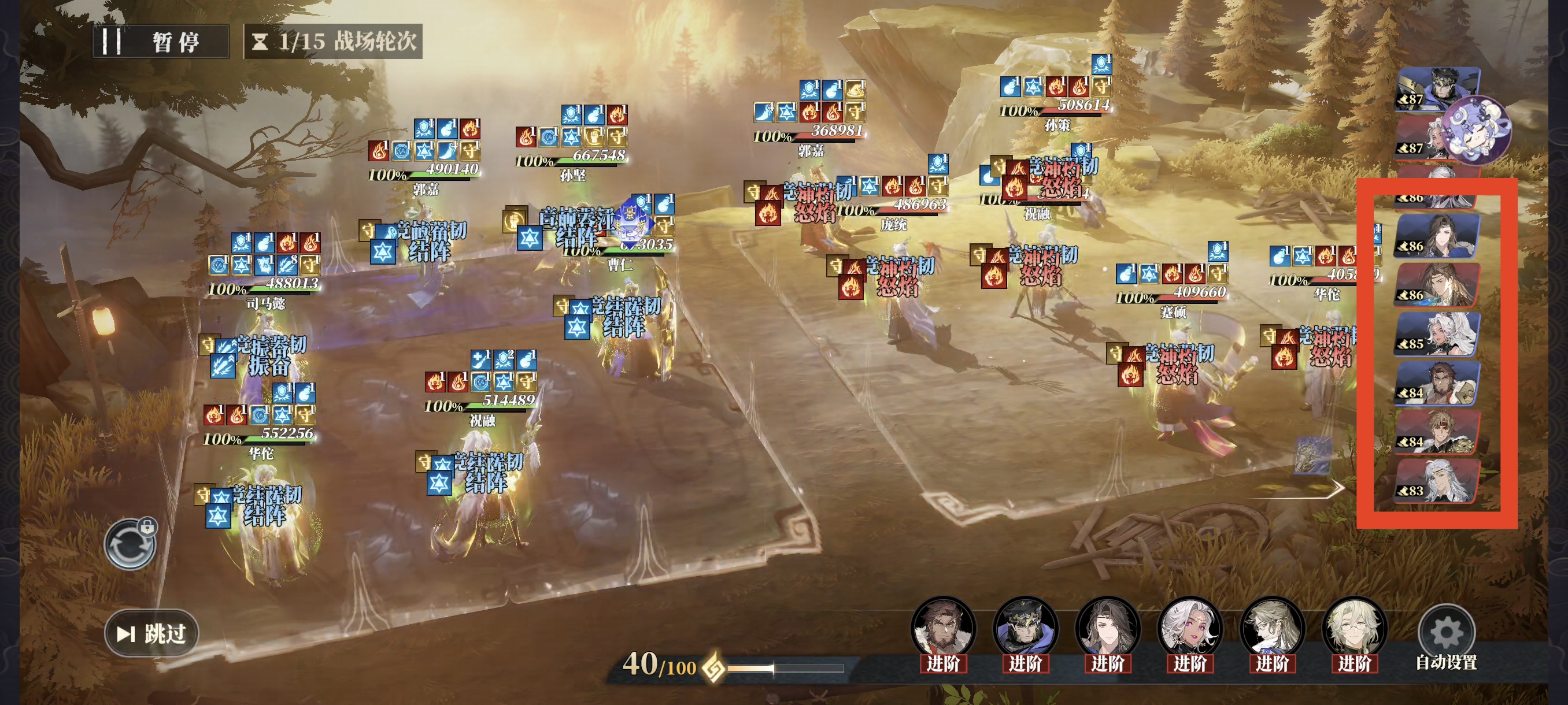Click the locked circular swap arrows button
Image resolution: width=1568 pixels, height=705 pixels.
[130, 544]
